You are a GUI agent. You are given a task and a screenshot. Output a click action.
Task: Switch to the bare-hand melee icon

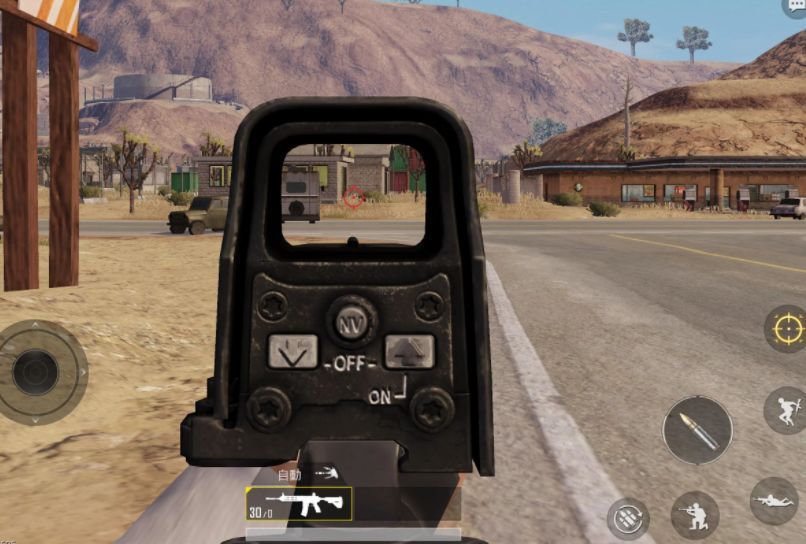[326, 473]
